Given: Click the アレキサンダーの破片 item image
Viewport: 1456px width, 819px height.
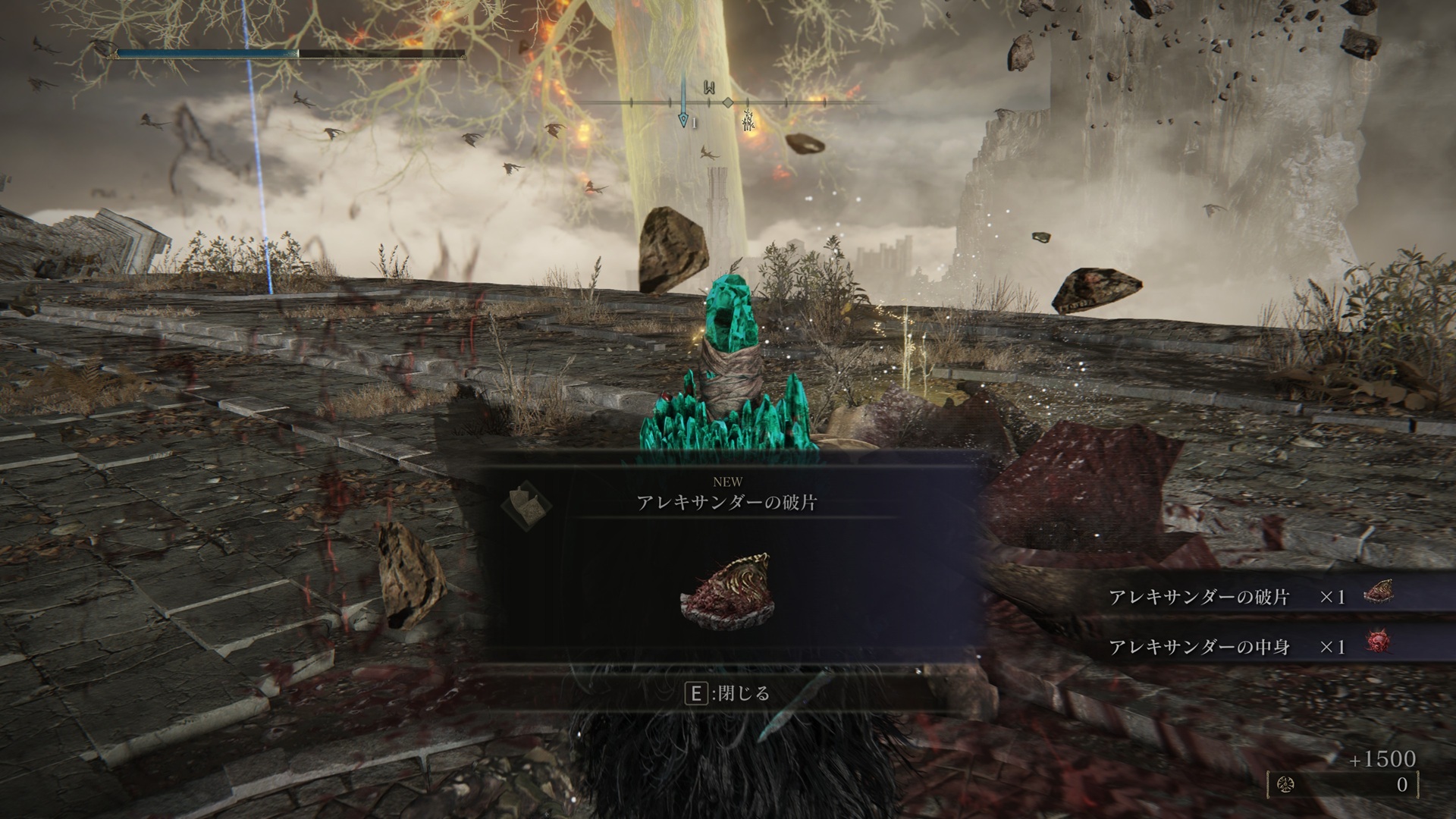Looking at the screenshot, I should 726,586.
